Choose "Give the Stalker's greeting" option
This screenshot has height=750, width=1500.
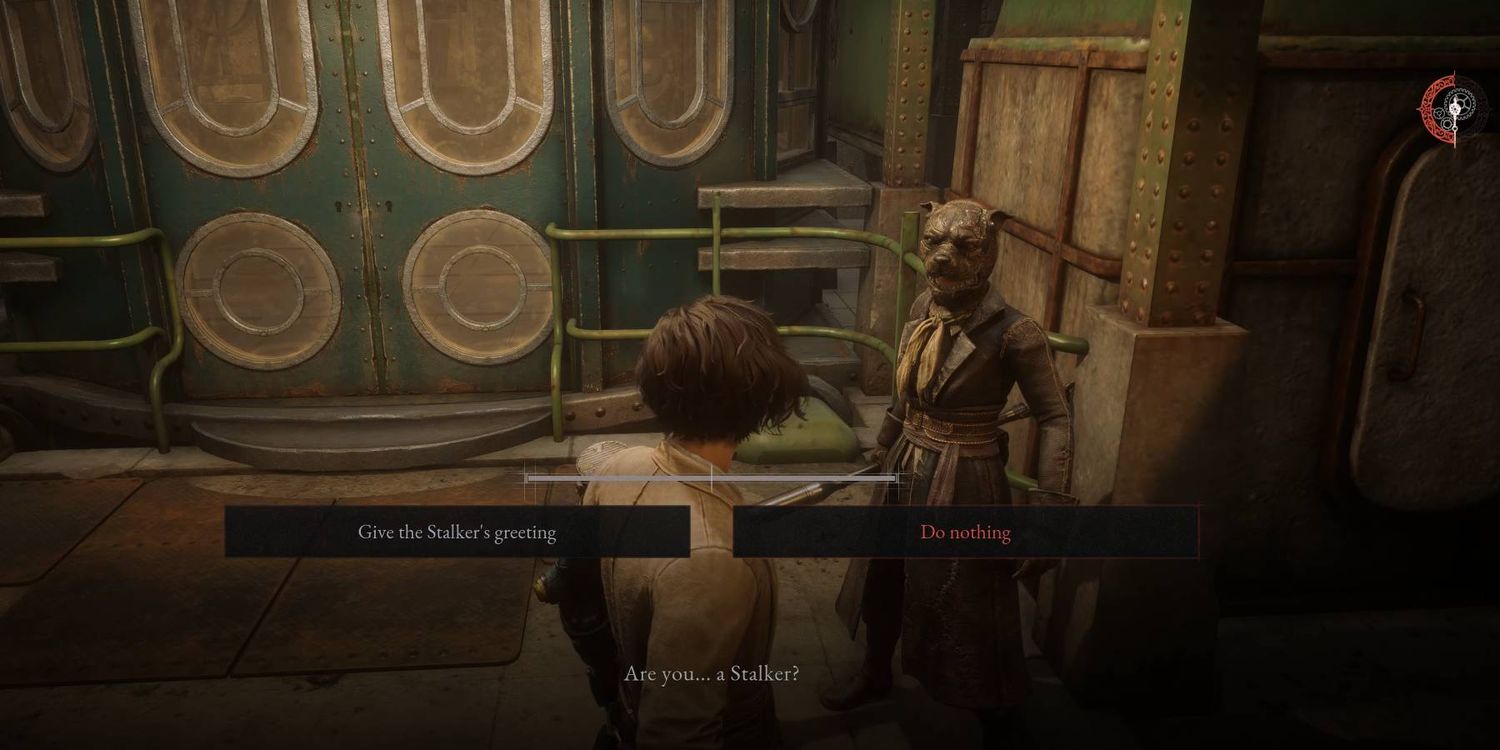tap(457, 532)
